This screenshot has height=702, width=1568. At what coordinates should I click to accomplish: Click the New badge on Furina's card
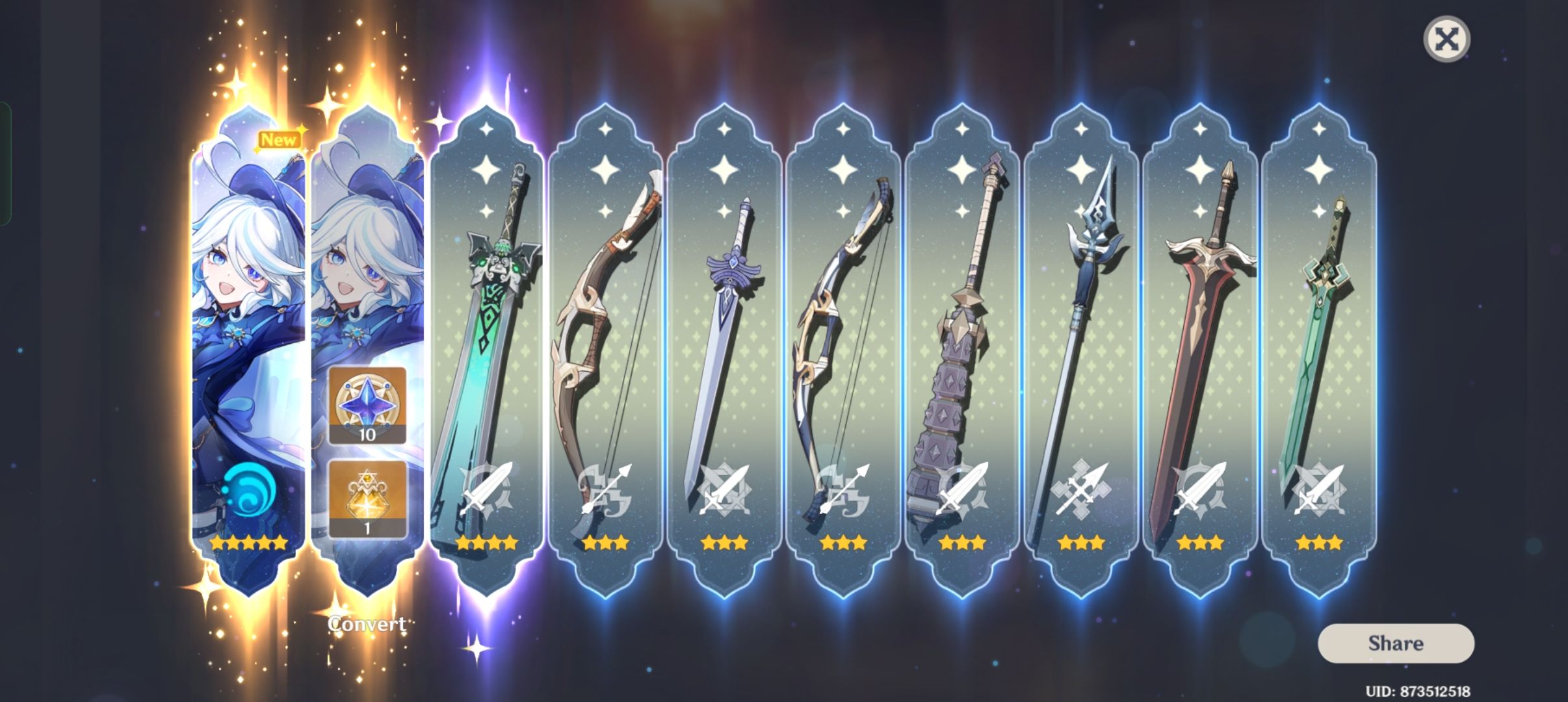click(x=281, y=138)
